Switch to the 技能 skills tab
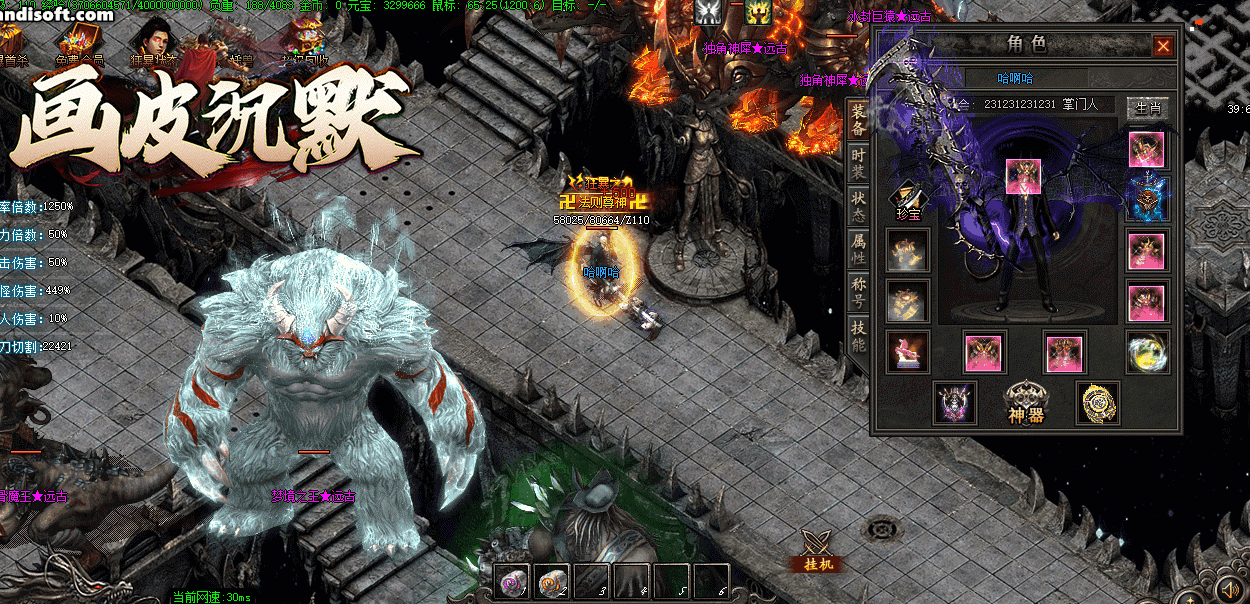The image size is (1250, 604). tap(858, 336)
